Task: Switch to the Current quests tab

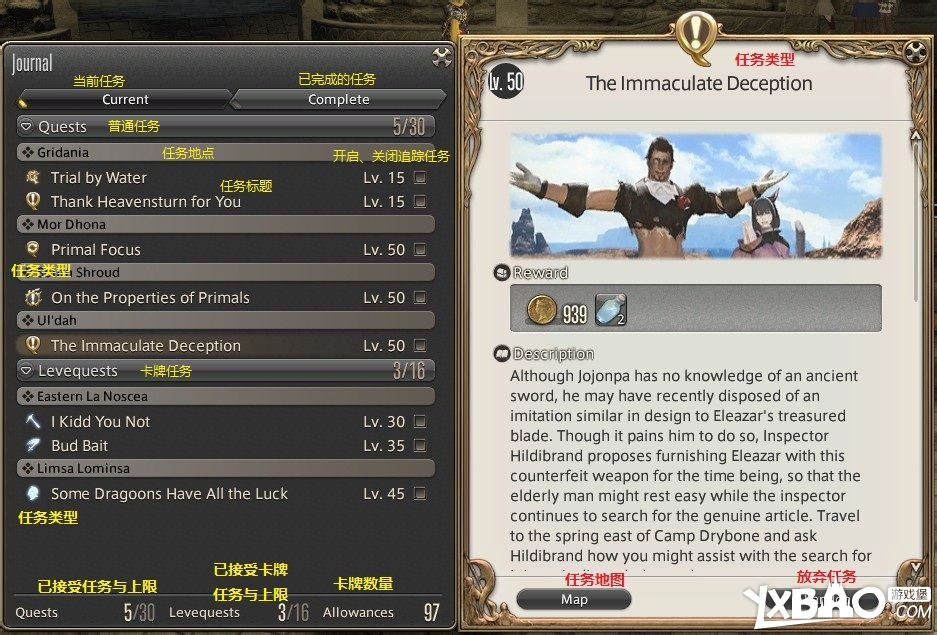Action: pos(125,99)
